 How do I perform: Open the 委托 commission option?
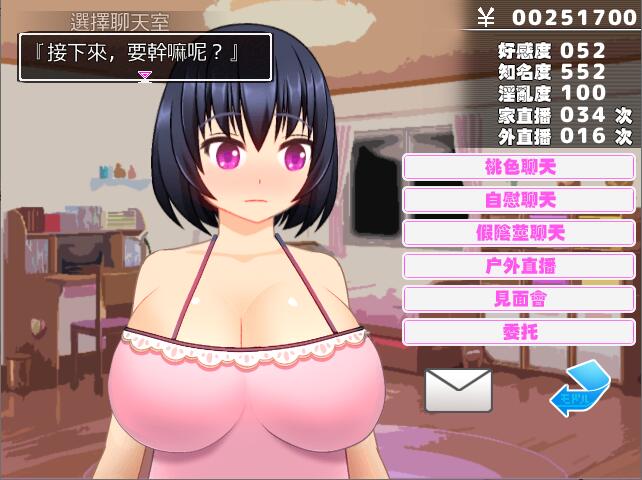[x=518, y=332]
